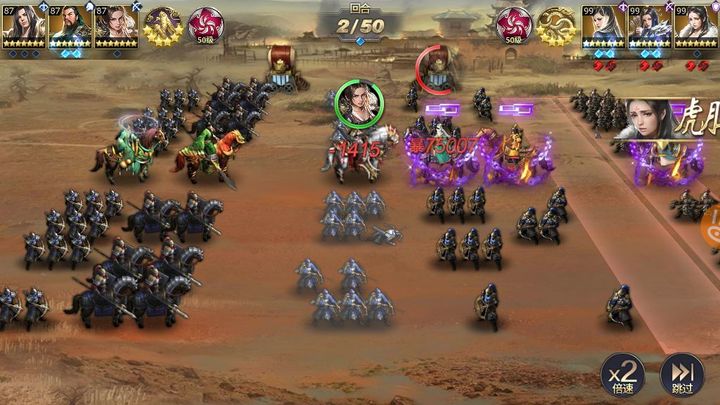Toggle the x2 battle speed button
The image size is (720, 405).
(621, 376)
